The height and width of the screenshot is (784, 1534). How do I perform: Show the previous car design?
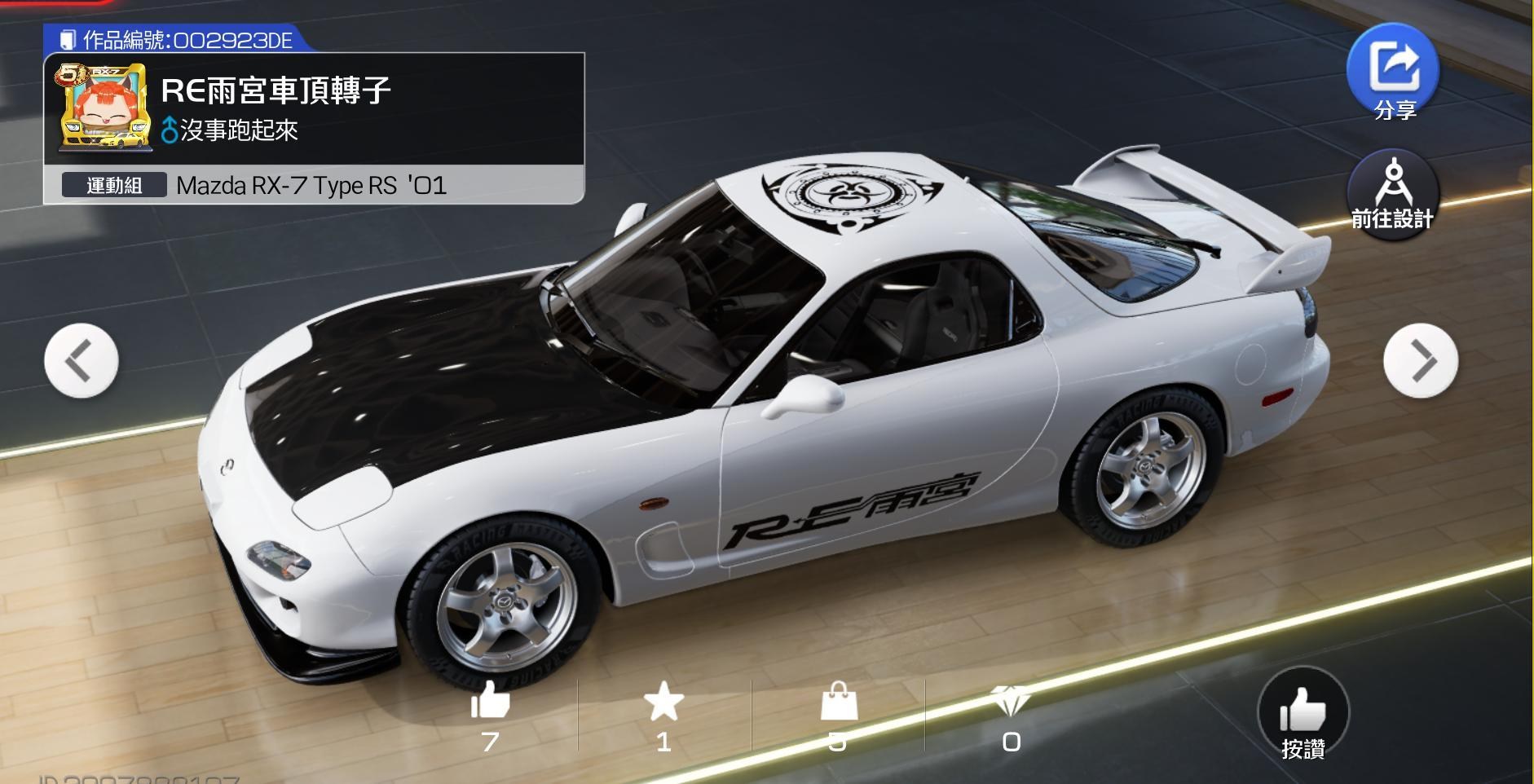[81, 360]
